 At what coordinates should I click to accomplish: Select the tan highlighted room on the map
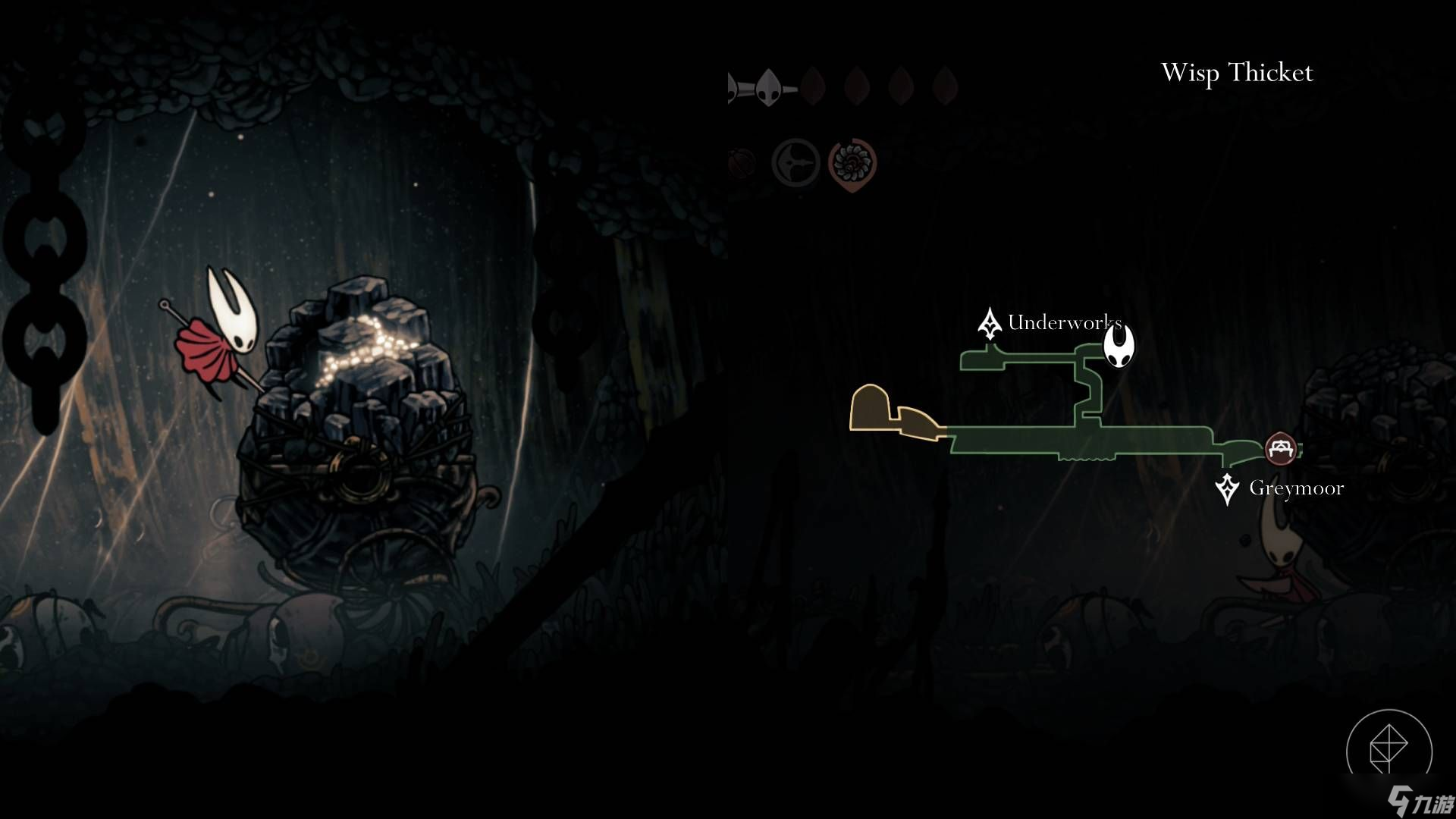[x=869, y=407]
